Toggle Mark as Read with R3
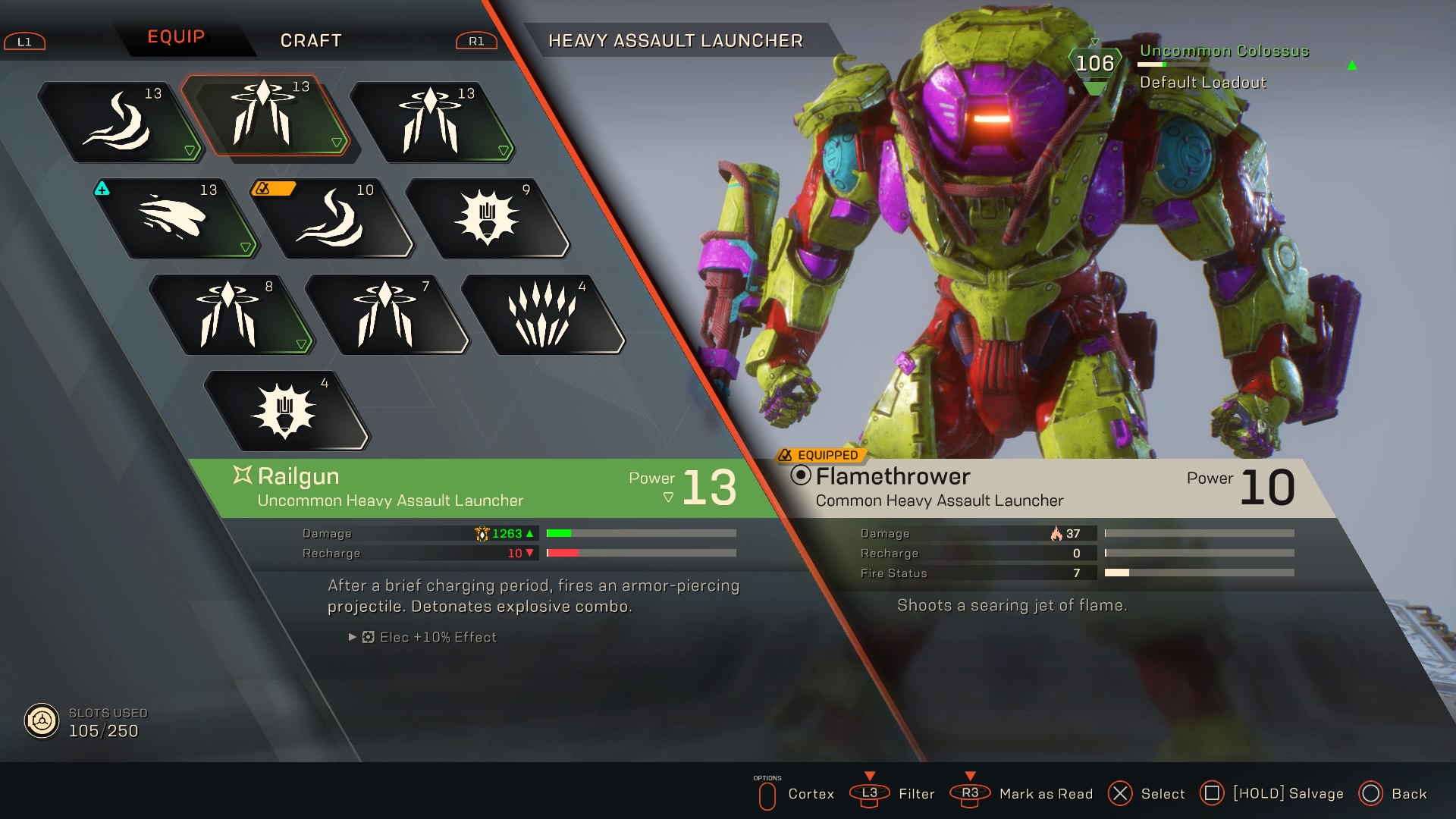This screenshot has width=1456, height=819. click(970, 794)
